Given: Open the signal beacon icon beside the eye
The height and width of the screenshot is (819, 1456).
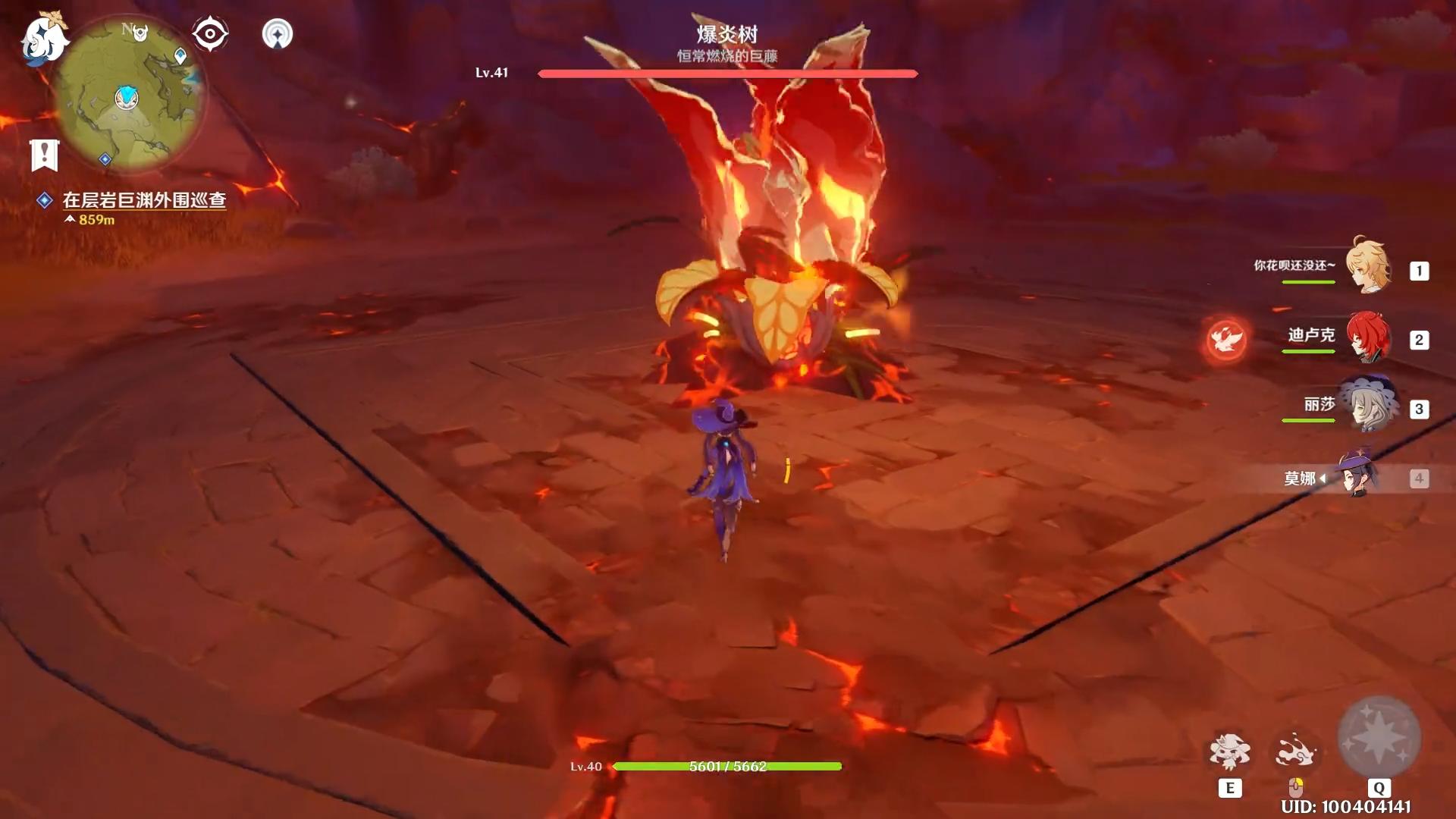Looking at the screenshot, I should 277,34.
